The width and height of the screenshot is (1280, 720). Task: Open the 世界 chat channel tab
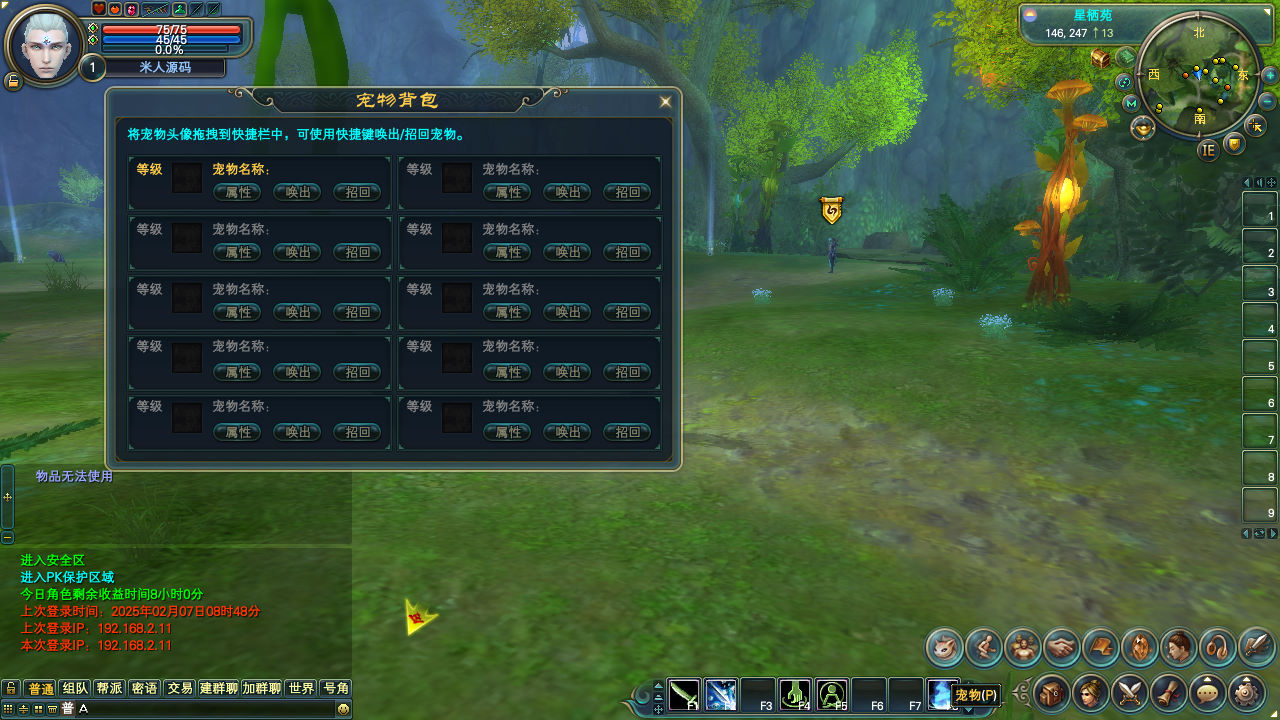[x=301, y=688]
